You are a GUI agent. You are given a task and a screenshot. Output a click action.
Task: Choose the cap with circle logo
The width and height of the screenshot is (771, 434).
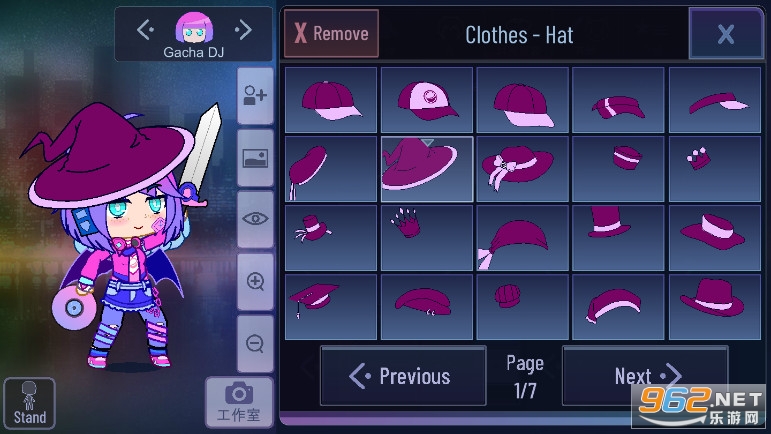(427, 100)
